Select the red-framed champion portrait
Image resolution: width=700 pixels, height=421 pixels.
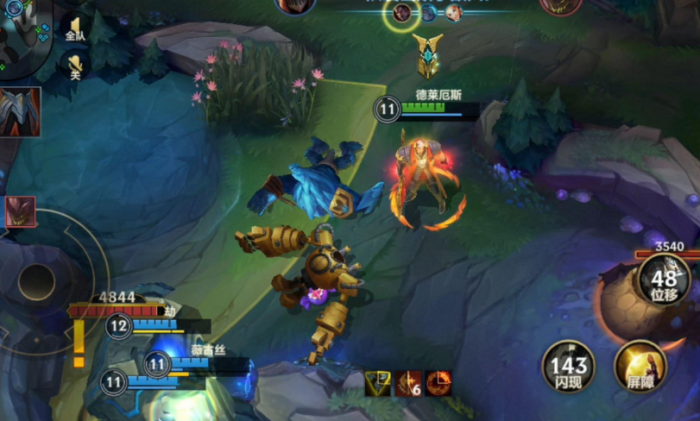pyautogui.click(x=20, y=212)
